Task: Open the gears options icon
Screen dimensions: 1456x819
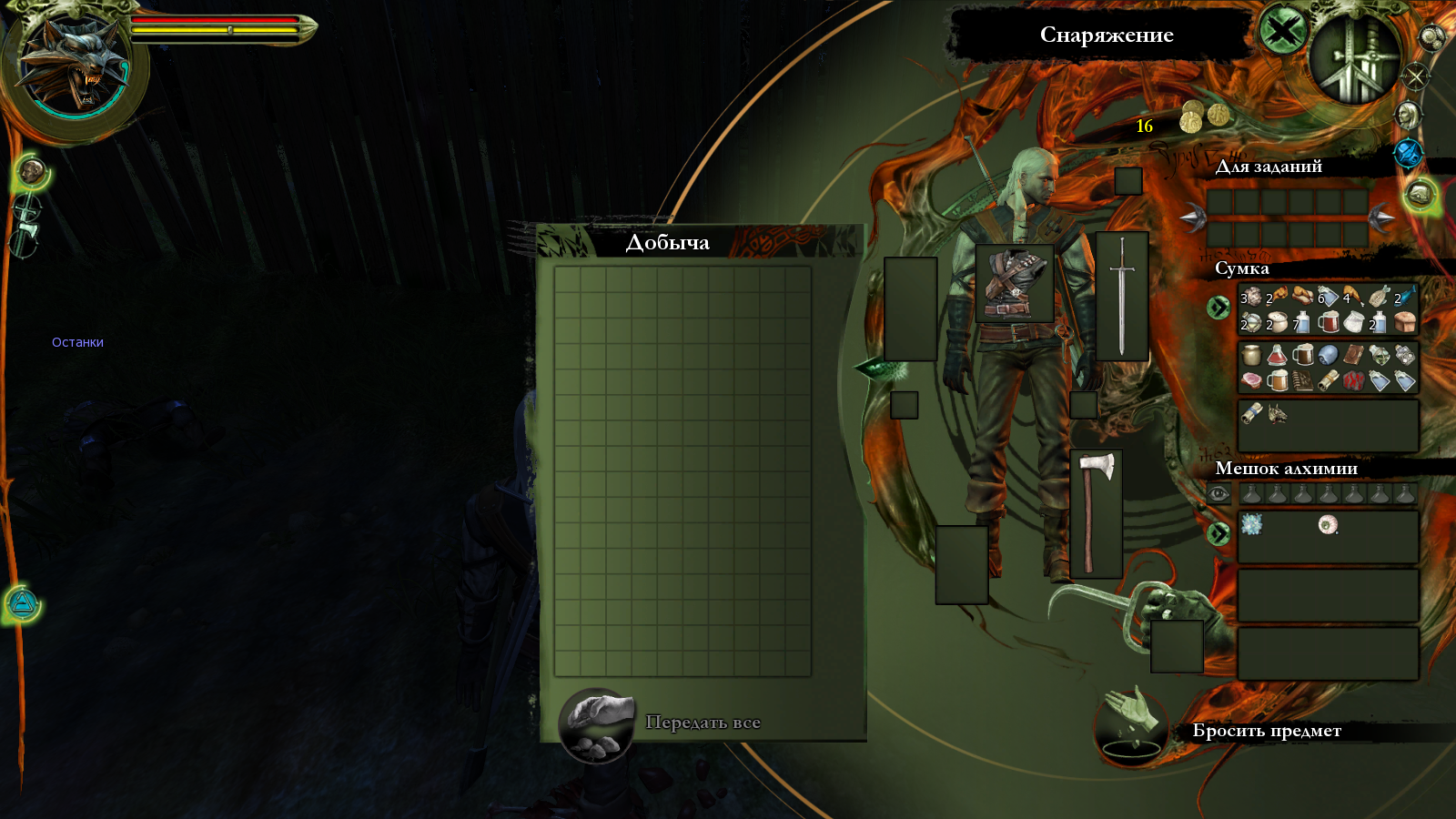Action: 1431,37
